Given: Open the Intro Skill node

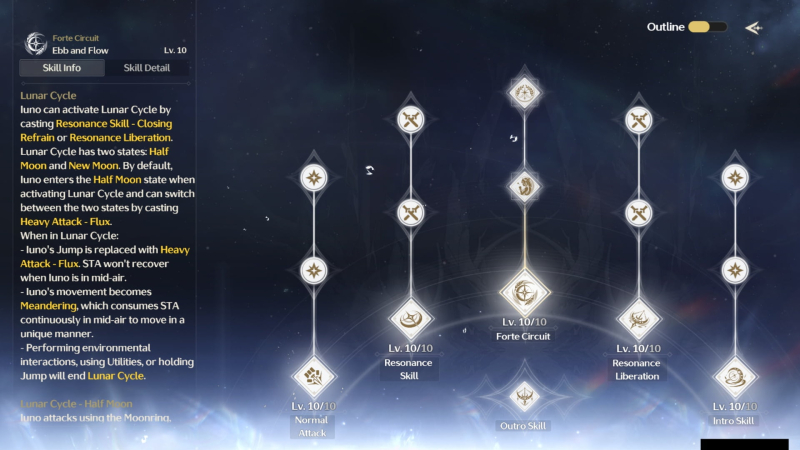Looking at the screenshot, I should pos(735,378).
